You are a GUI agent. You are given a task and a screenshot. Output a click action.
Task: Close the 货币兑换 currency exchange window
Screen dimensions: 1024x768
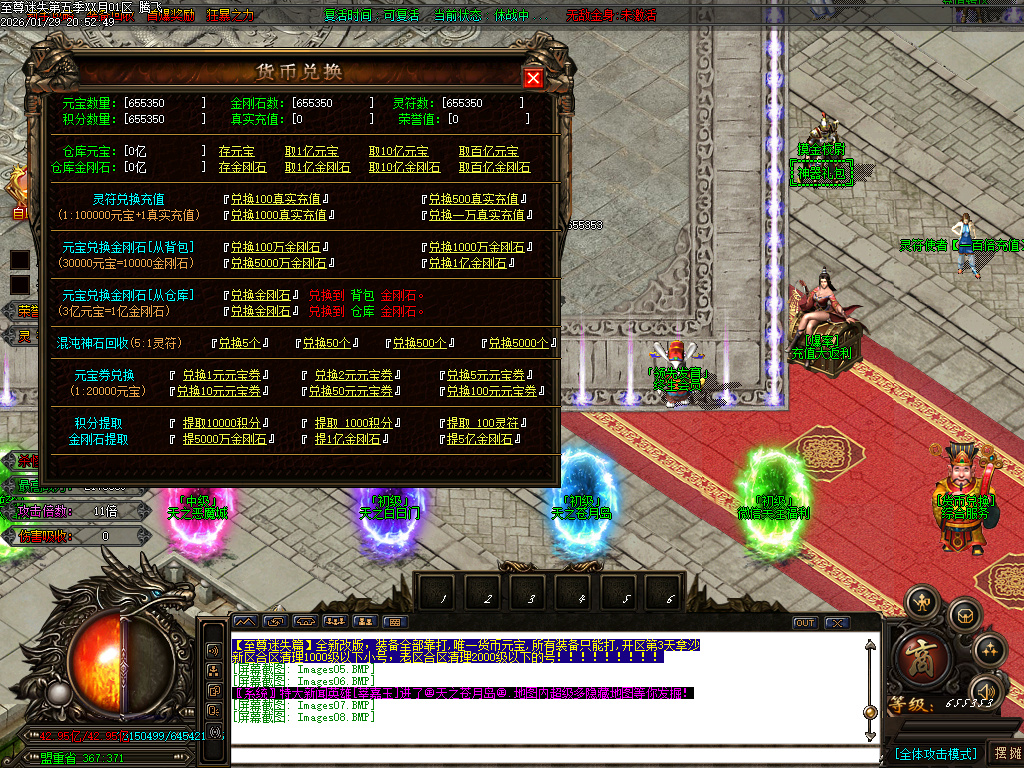533,78
